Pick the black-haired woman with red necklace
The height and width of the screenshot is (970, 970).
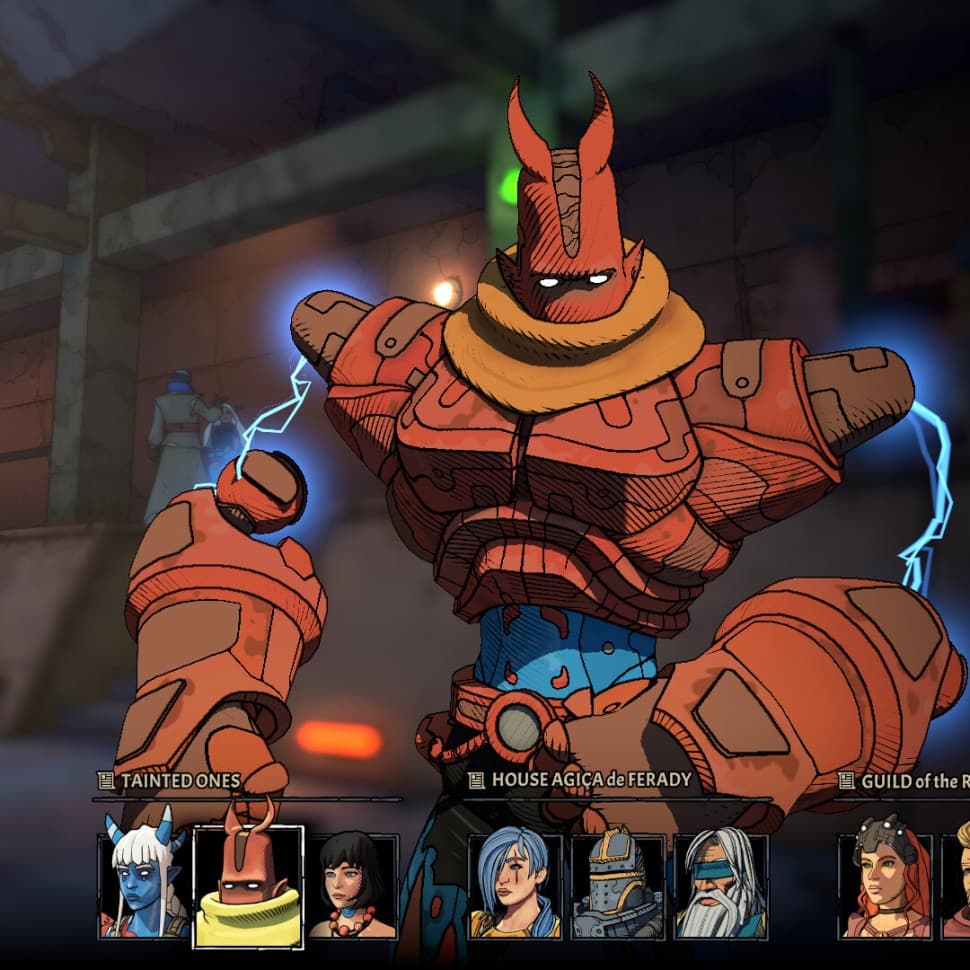tap(352, 885)
